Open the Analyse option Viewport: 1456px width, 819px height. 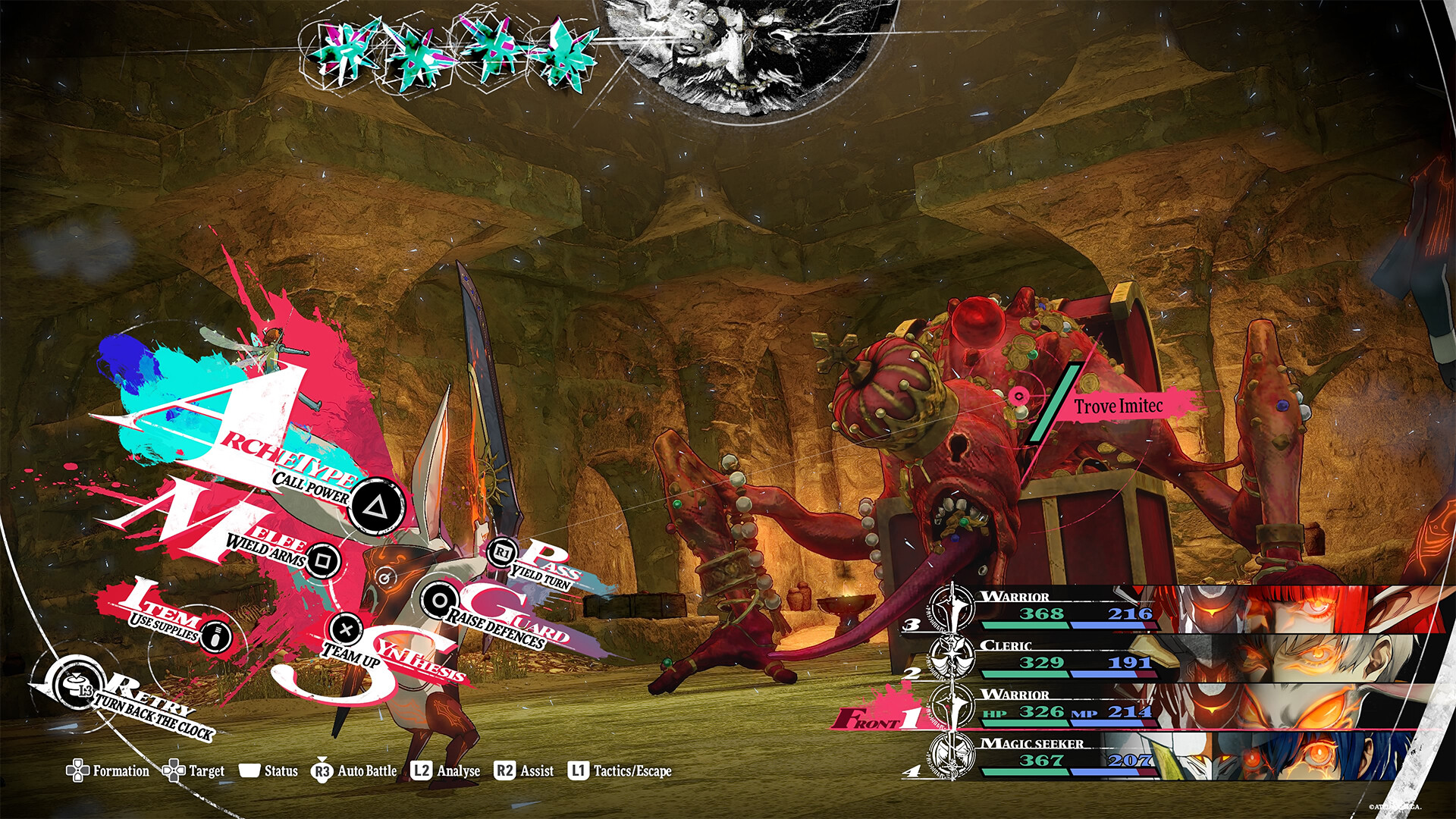446,771
